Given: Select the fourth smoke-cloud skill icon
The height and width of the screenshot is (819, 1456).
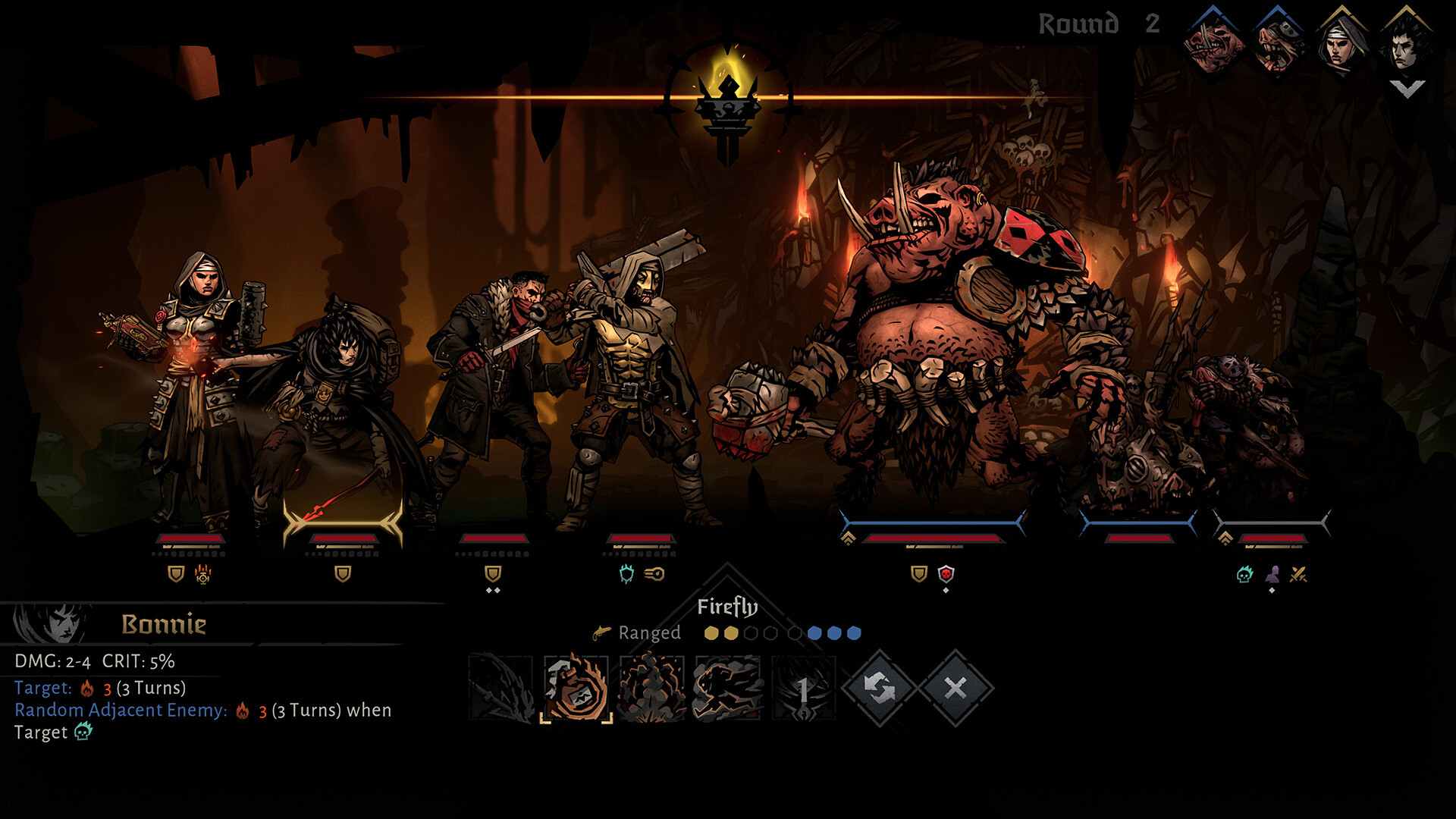Looking at the screenshot, I should point(725,689).
